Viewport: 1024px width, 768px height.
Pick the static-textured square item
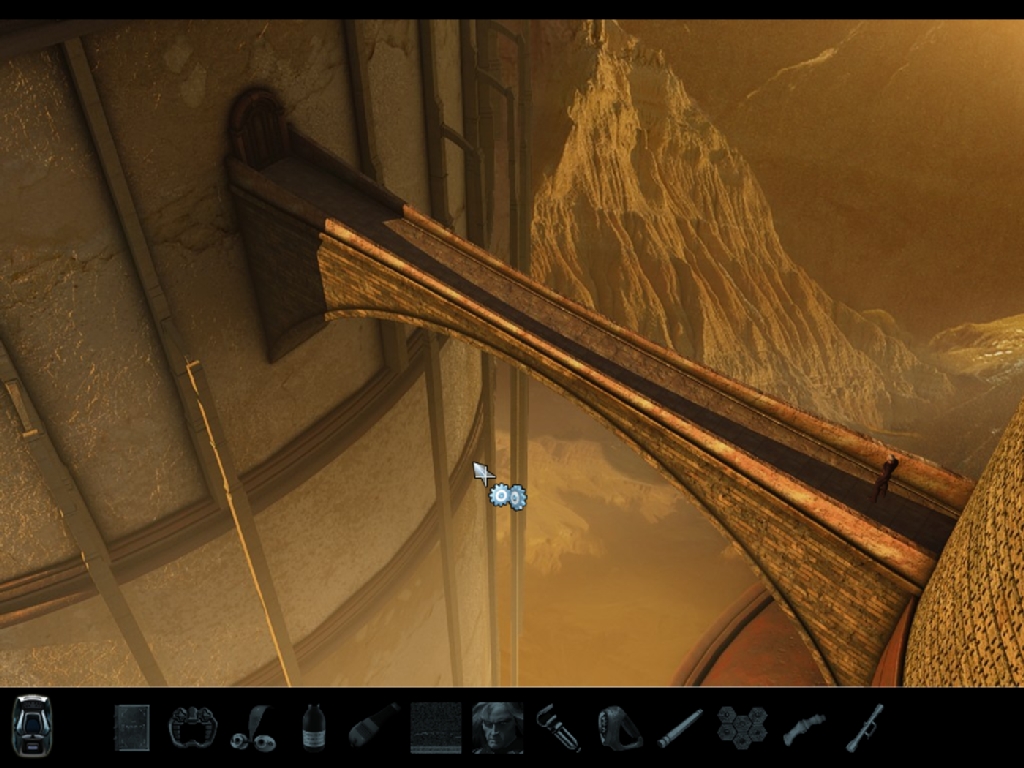click(x=435, y=727)
